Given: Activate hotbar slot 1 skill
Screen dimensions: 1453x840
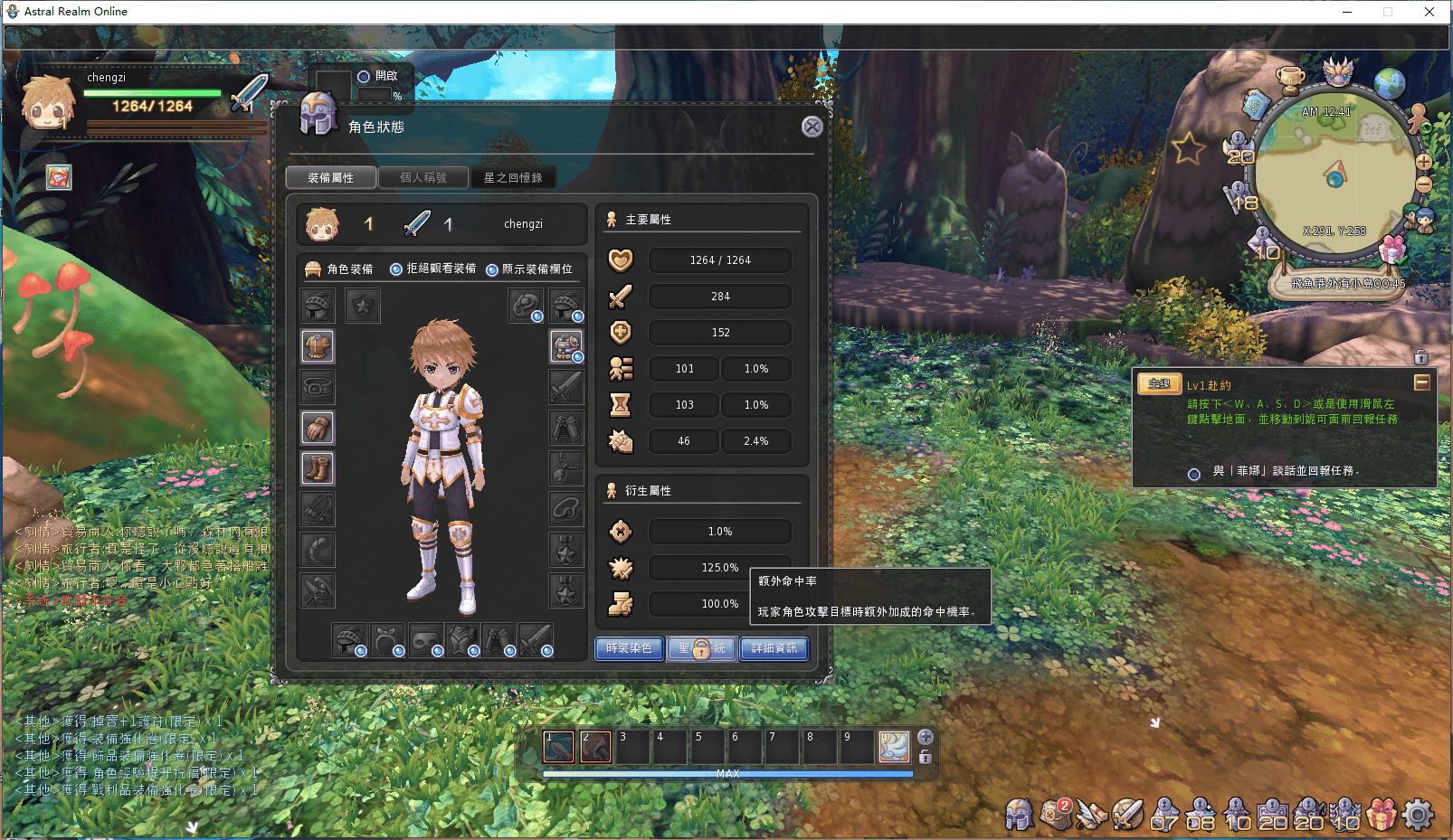Looking at the screenshot, I should coord(558,747).
